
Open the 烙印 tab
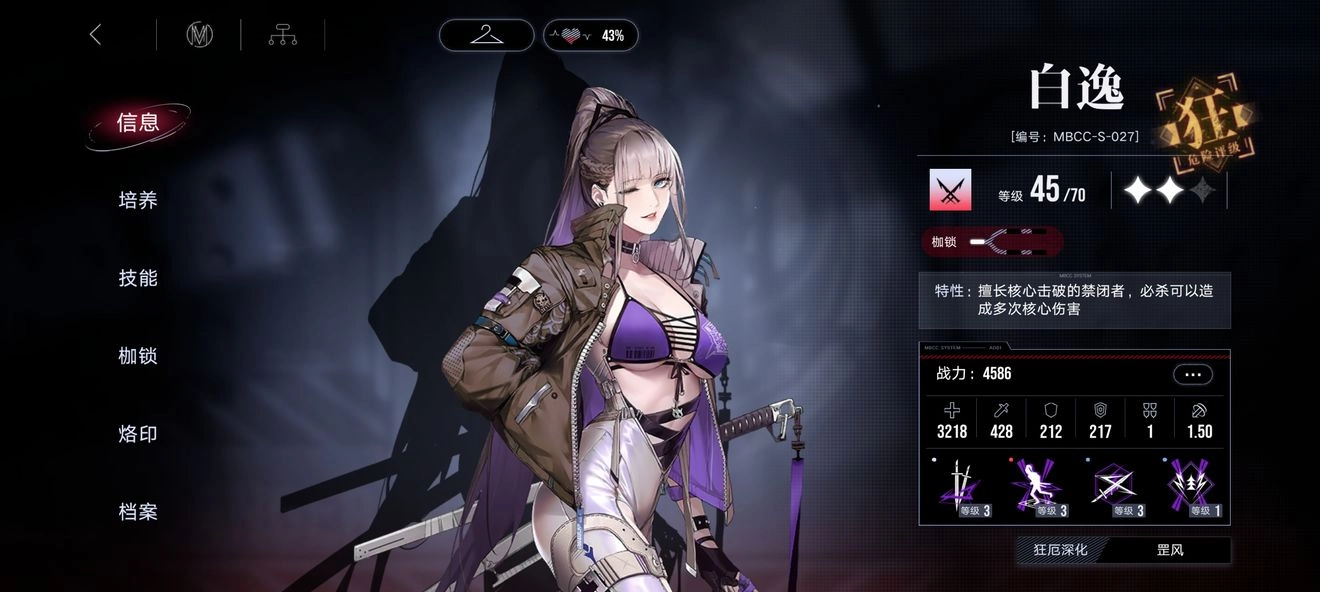(138, 434)
